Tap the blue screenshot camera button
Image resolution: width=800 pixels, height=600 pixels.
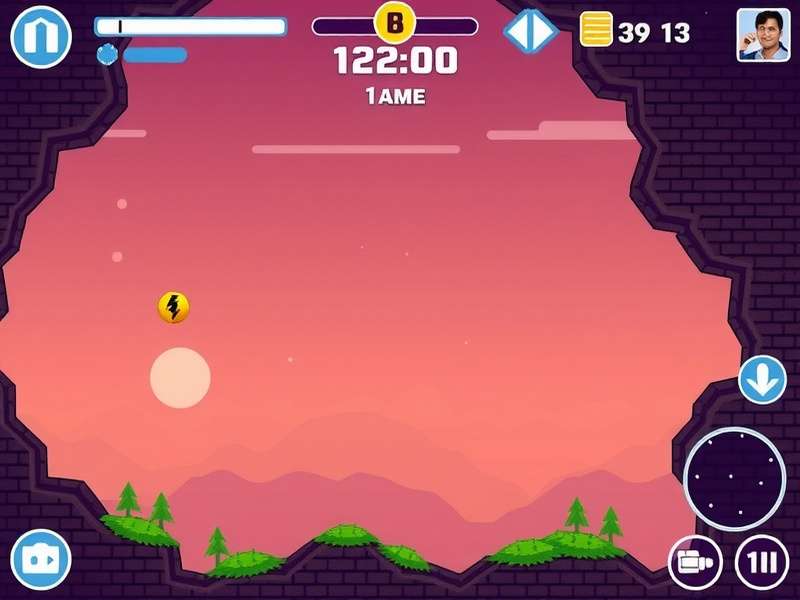point(41,559)
